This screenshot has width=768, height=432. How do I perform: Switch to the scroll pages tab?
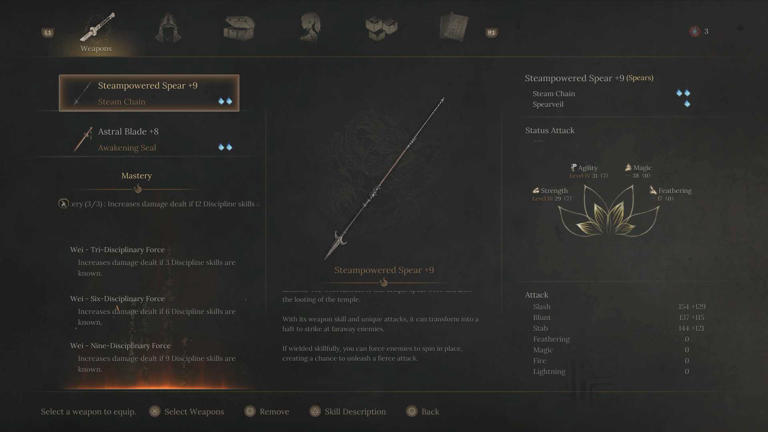[x=452, y=28]
